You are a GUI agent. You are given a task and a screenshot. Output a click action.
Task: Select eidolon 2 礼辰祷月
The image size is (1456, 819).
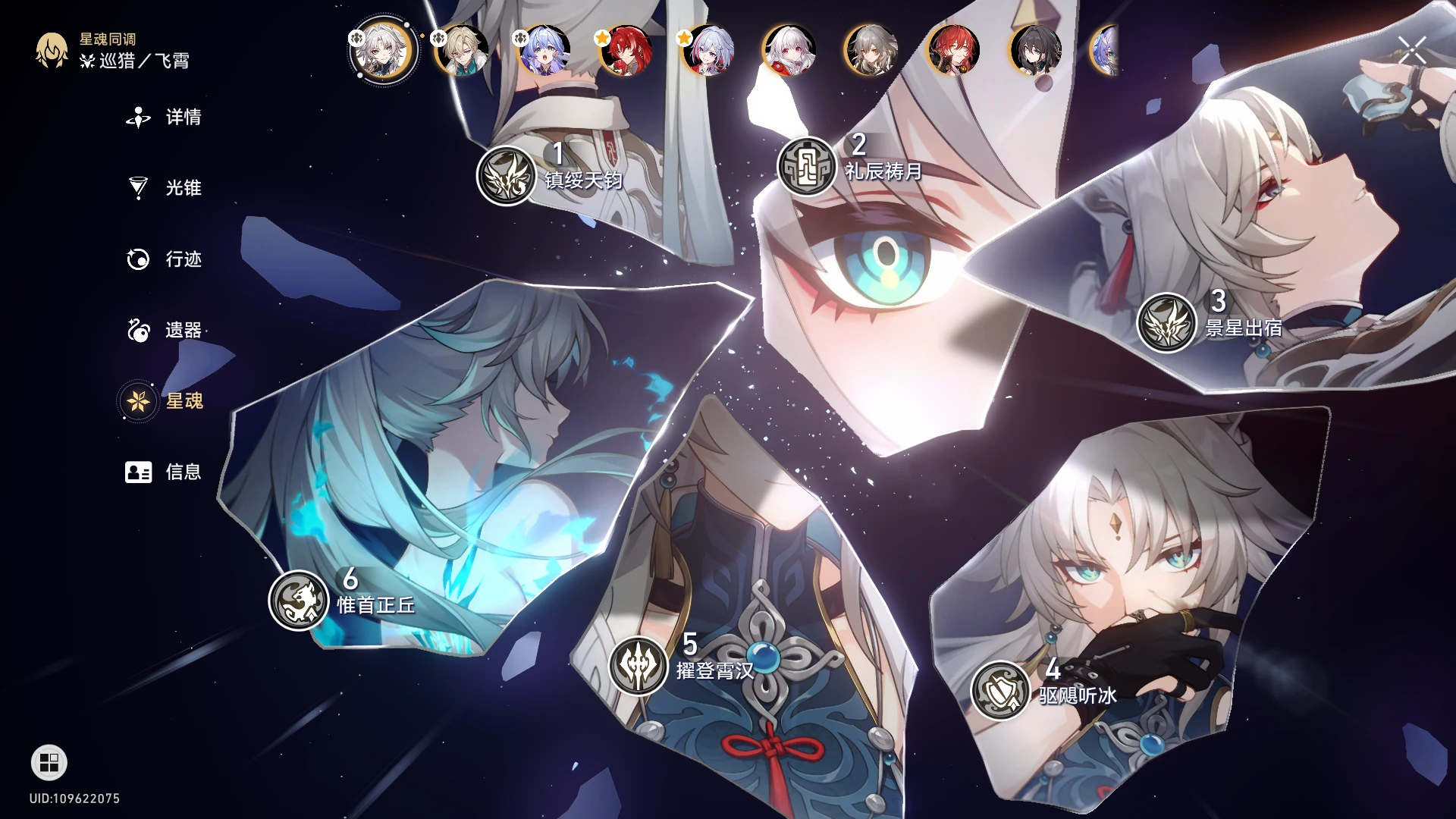pos(807,167)
